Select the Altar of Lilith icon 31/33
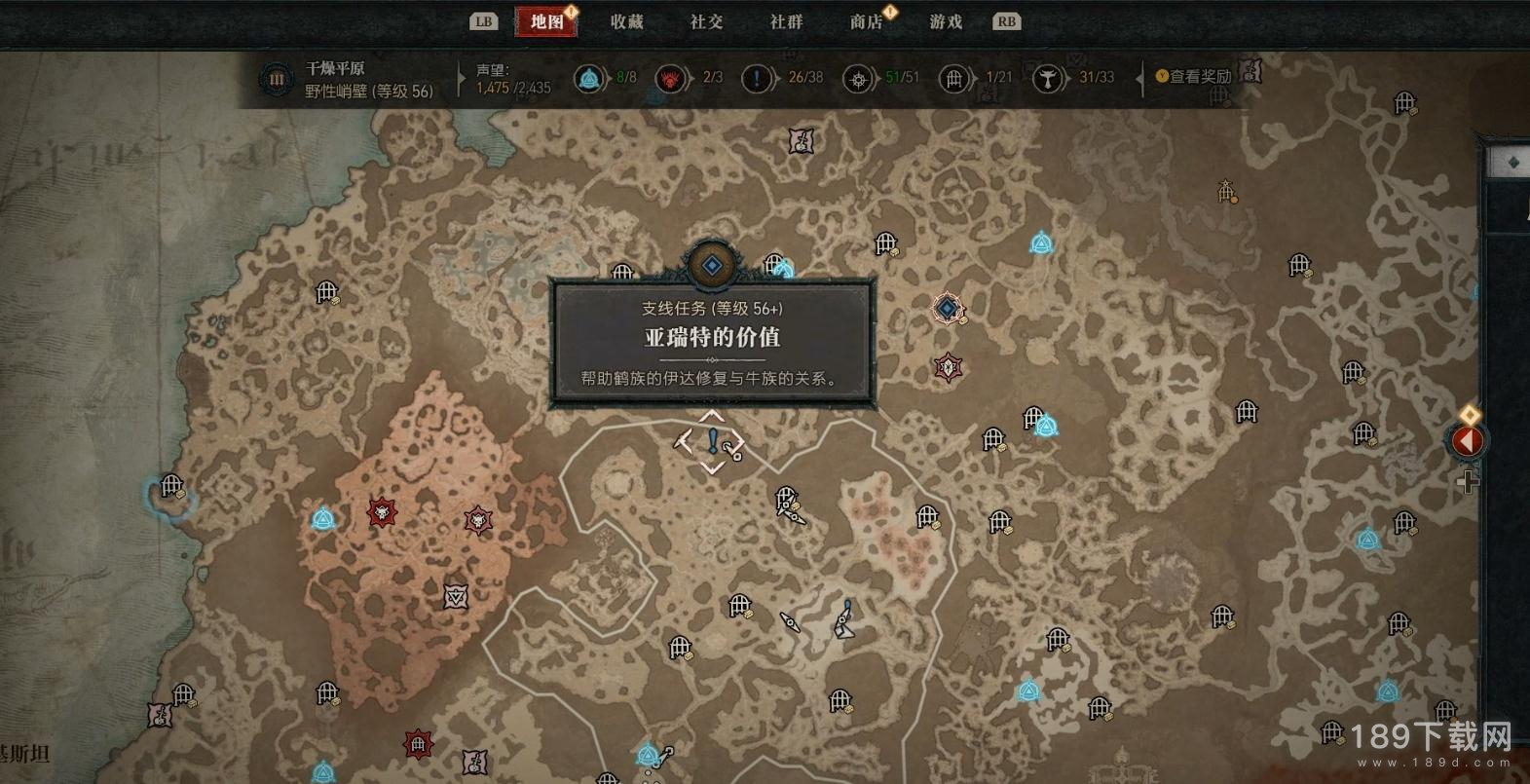Screen dimensions: 1530x784 click(1047, 78)
